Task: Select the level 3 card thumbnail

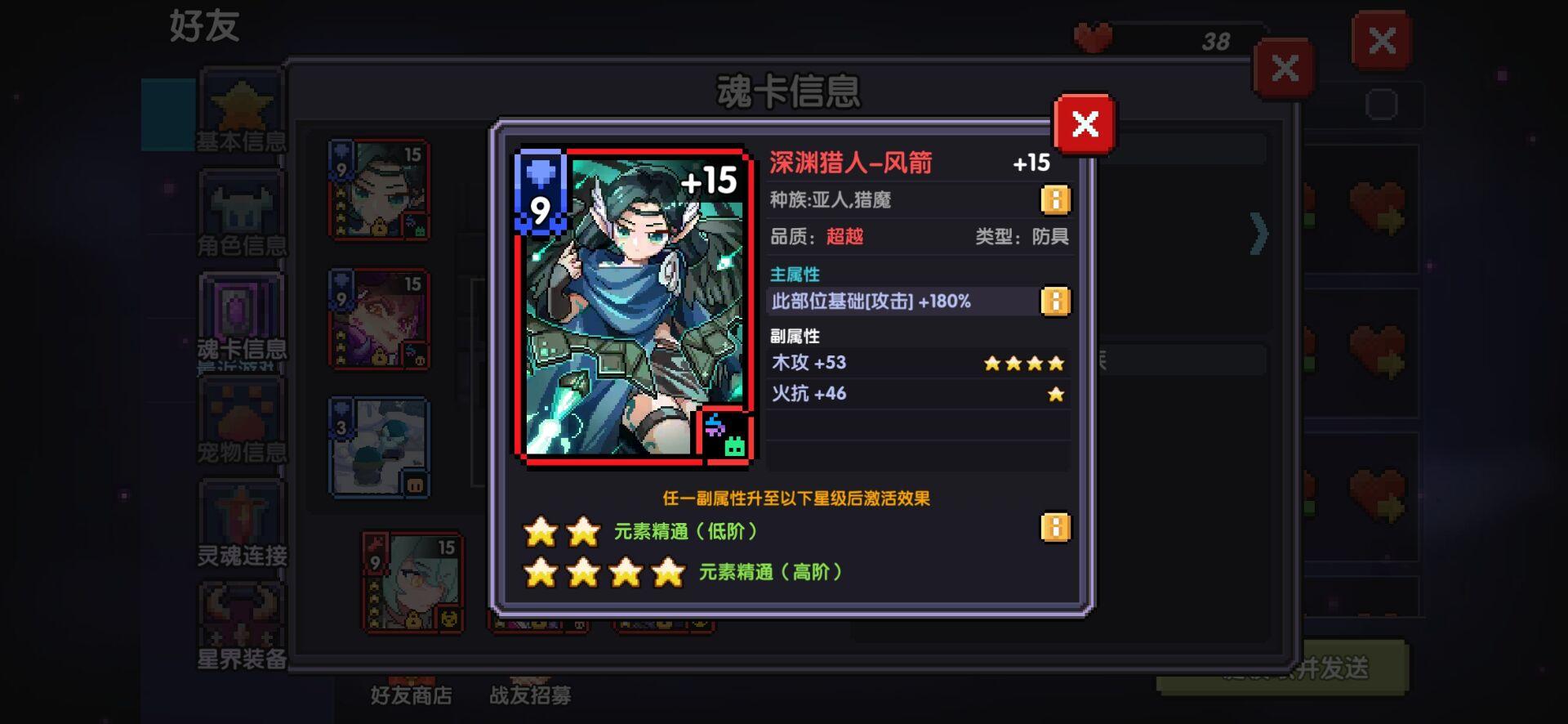Action: click(378, 445)
